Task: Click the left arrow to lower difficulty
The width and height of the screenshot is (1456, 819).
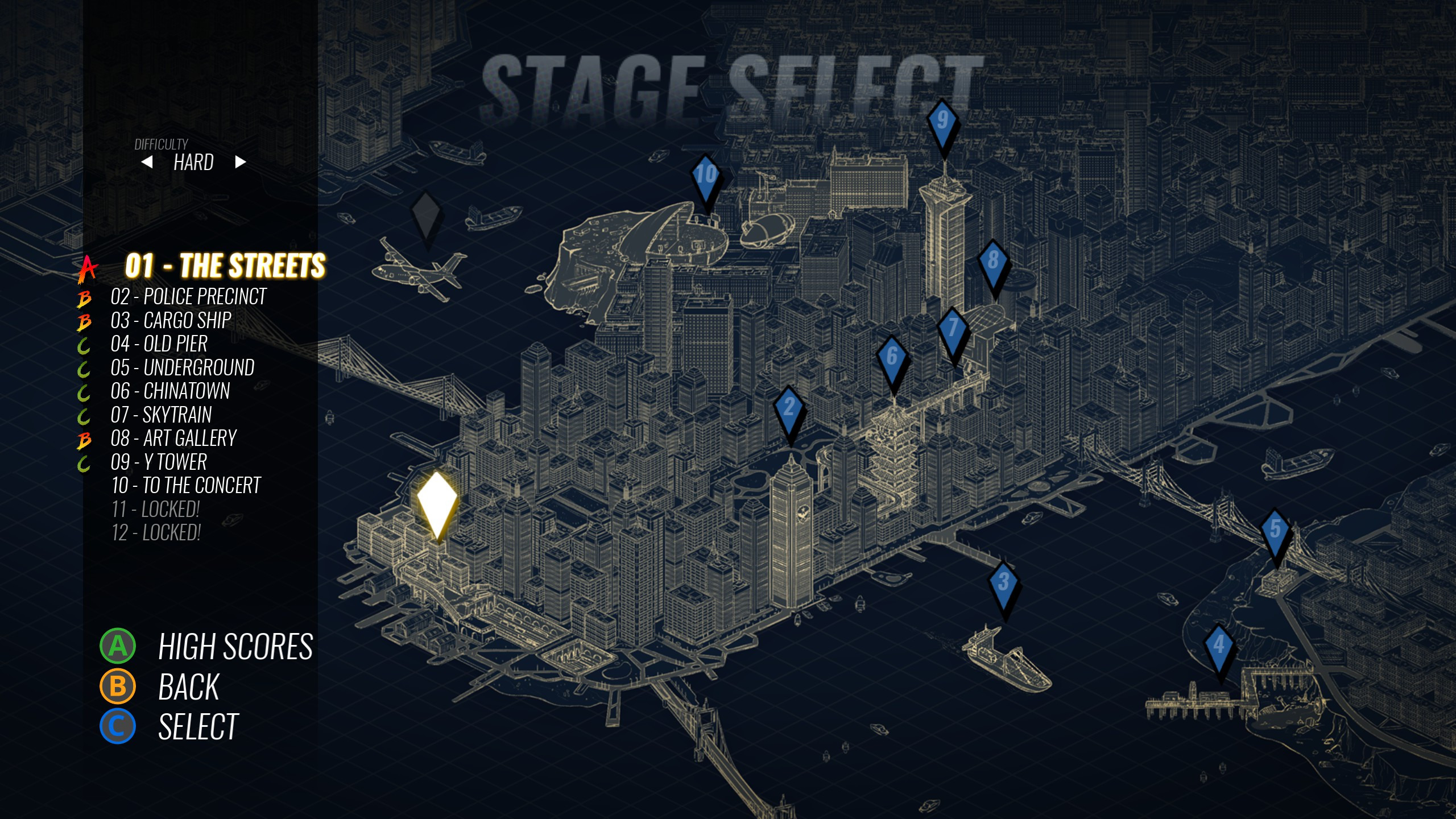Action: point(148,162)
